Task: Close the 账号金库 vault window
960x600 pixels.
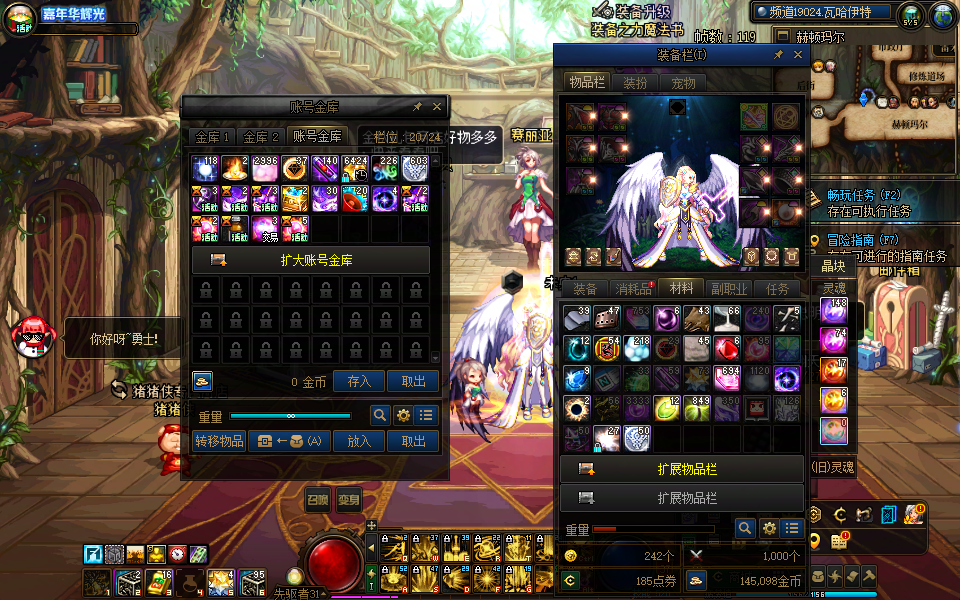Action: pos(437,107)
